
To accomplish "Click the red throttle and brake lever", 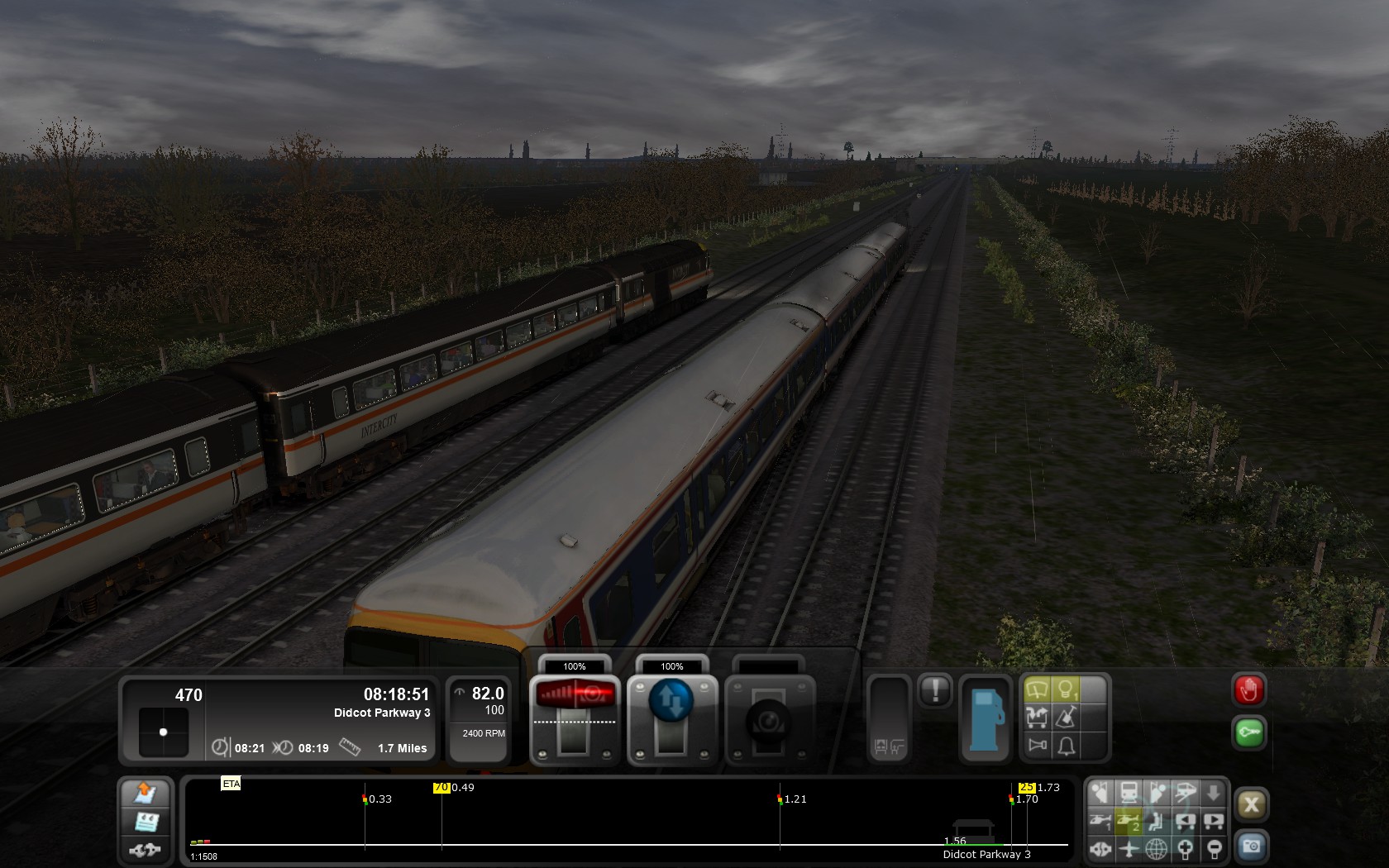I will (575, 694).
